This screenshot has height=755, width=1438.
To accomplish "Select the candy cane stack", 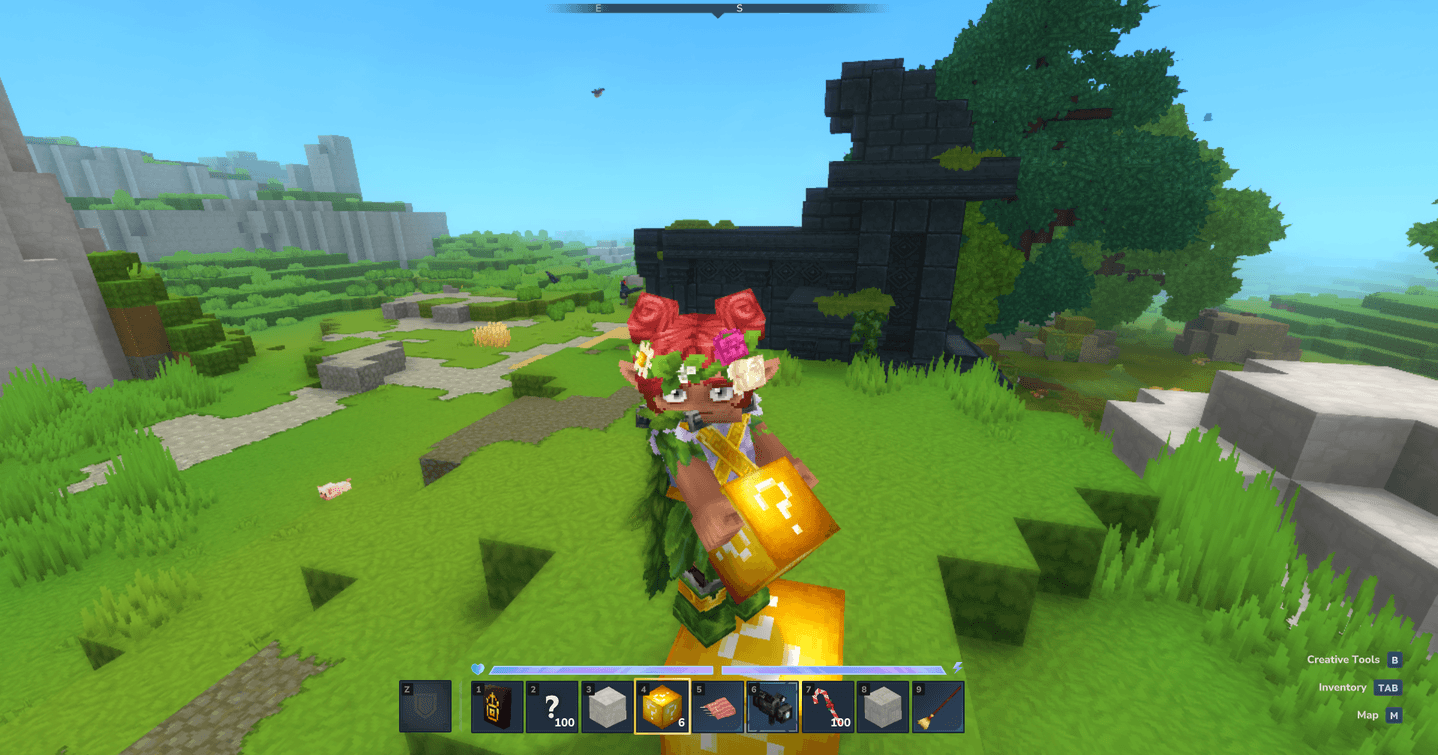I will tap(827, 707).
